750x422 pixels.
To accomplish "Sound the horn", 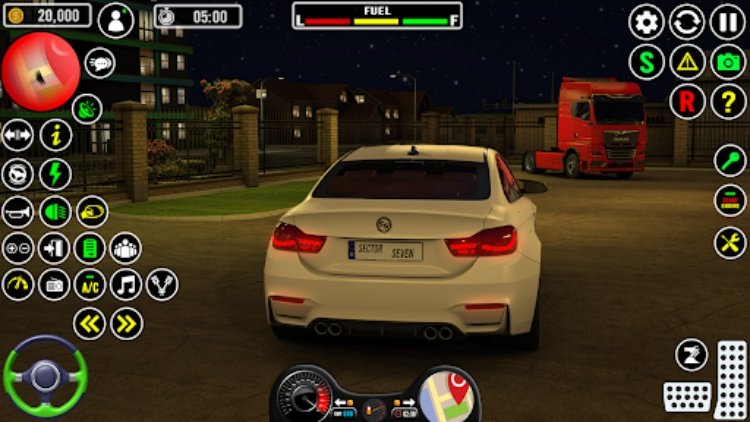I will point(17,211).
